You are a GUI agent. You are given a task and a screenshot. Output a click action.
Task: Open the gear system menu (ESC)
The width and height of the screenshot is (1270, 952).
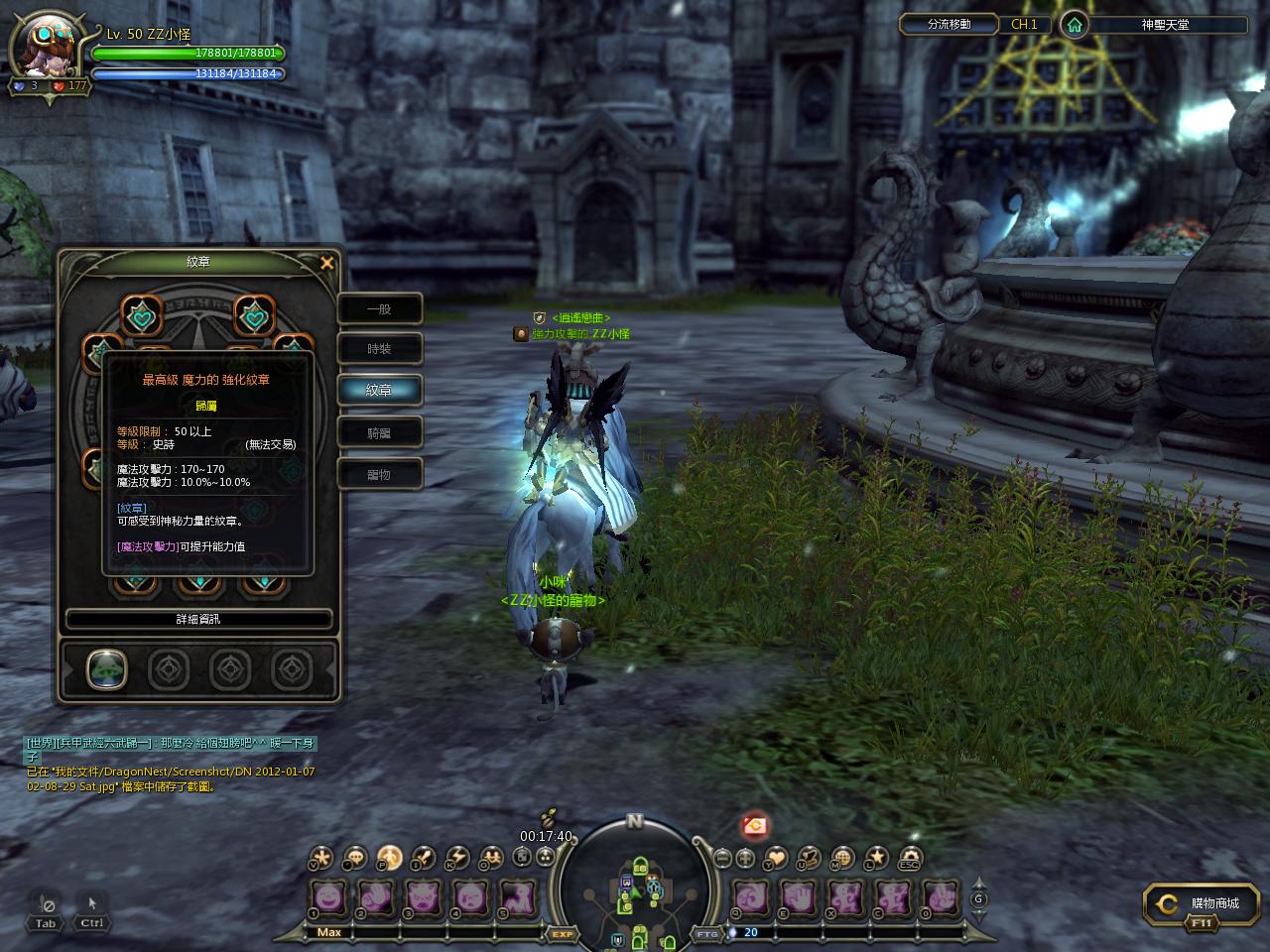coord(910,858)
